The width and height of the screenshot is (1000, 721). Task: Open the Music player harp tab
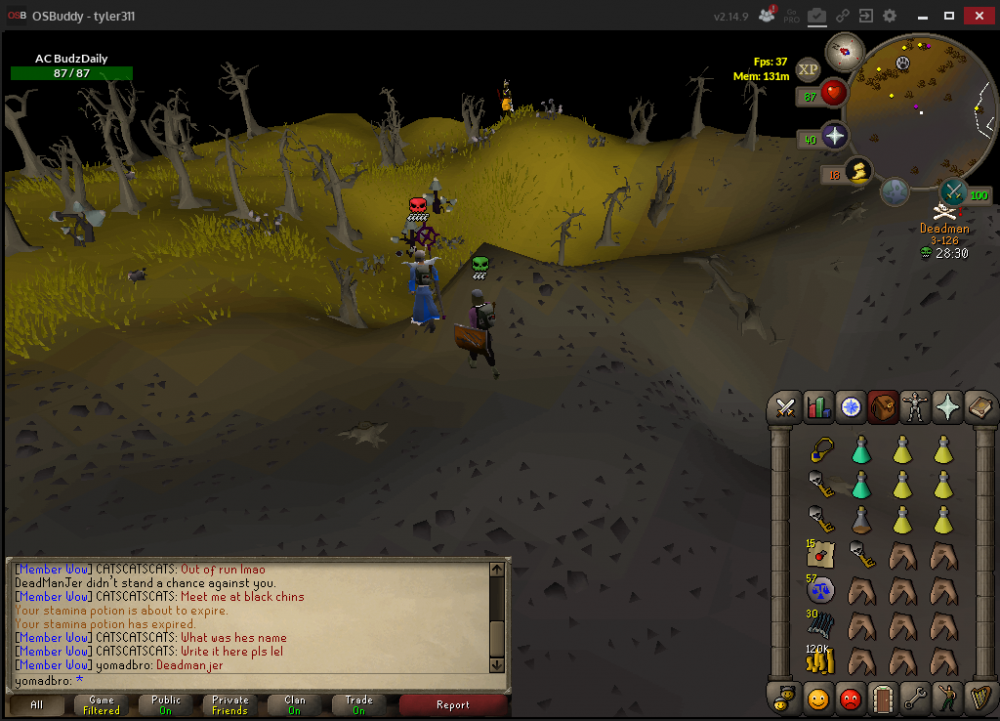(979, 696)
